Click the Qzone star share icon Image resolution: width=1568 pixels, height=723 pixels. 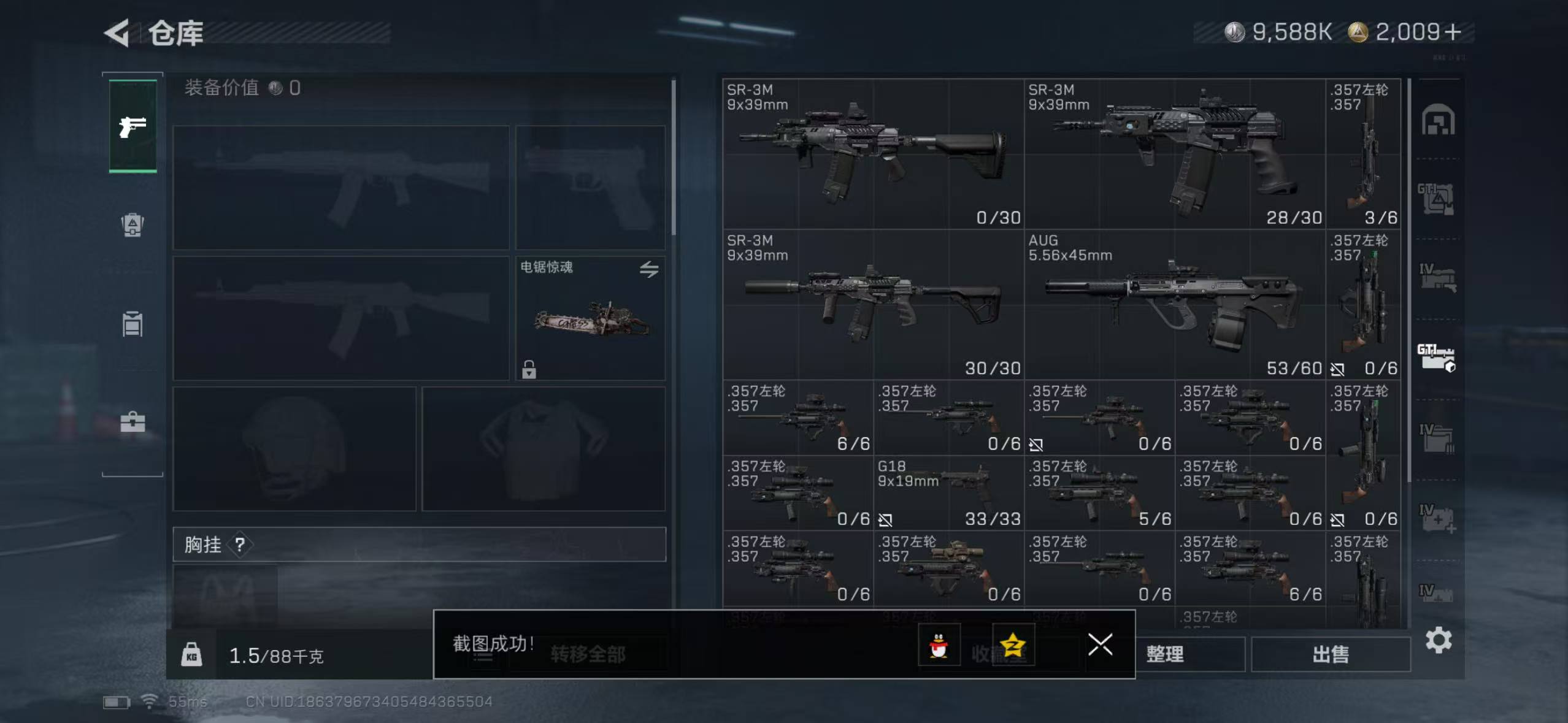(1013, 645)
